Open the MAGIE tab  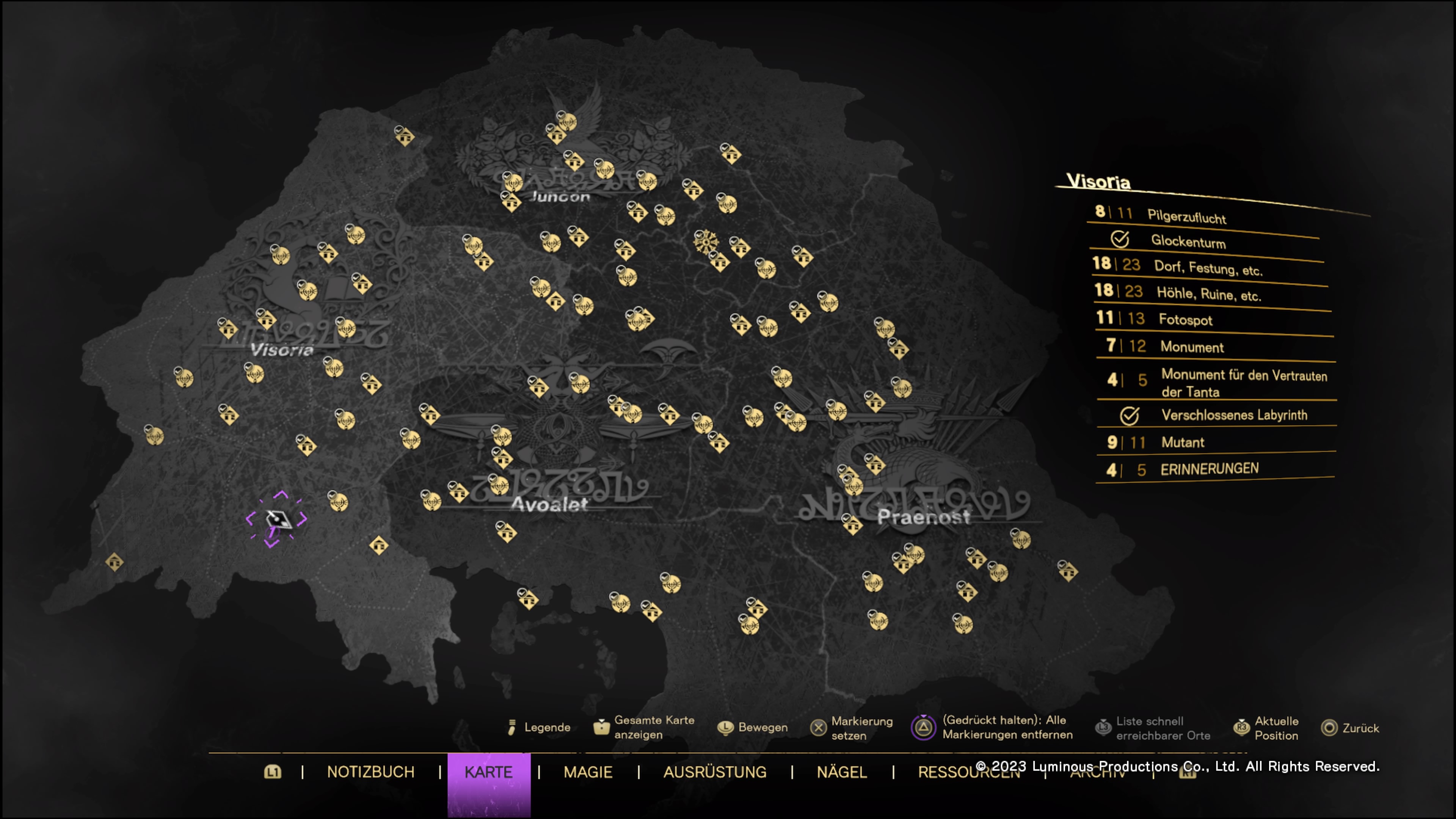(588, 772)
